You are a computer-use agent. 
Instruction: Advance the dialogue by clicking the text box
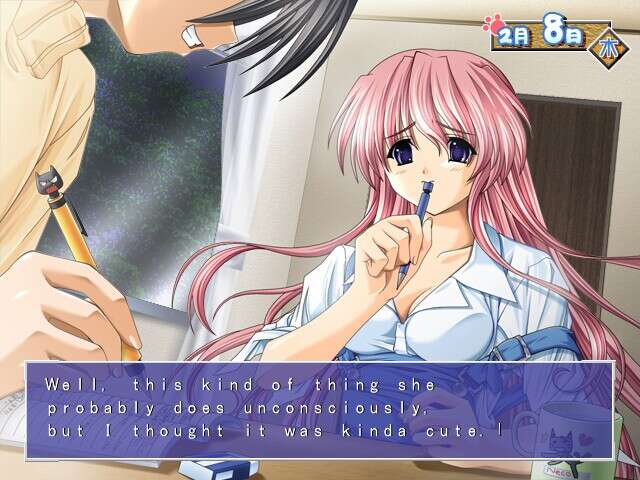click(x=320, y=410)
